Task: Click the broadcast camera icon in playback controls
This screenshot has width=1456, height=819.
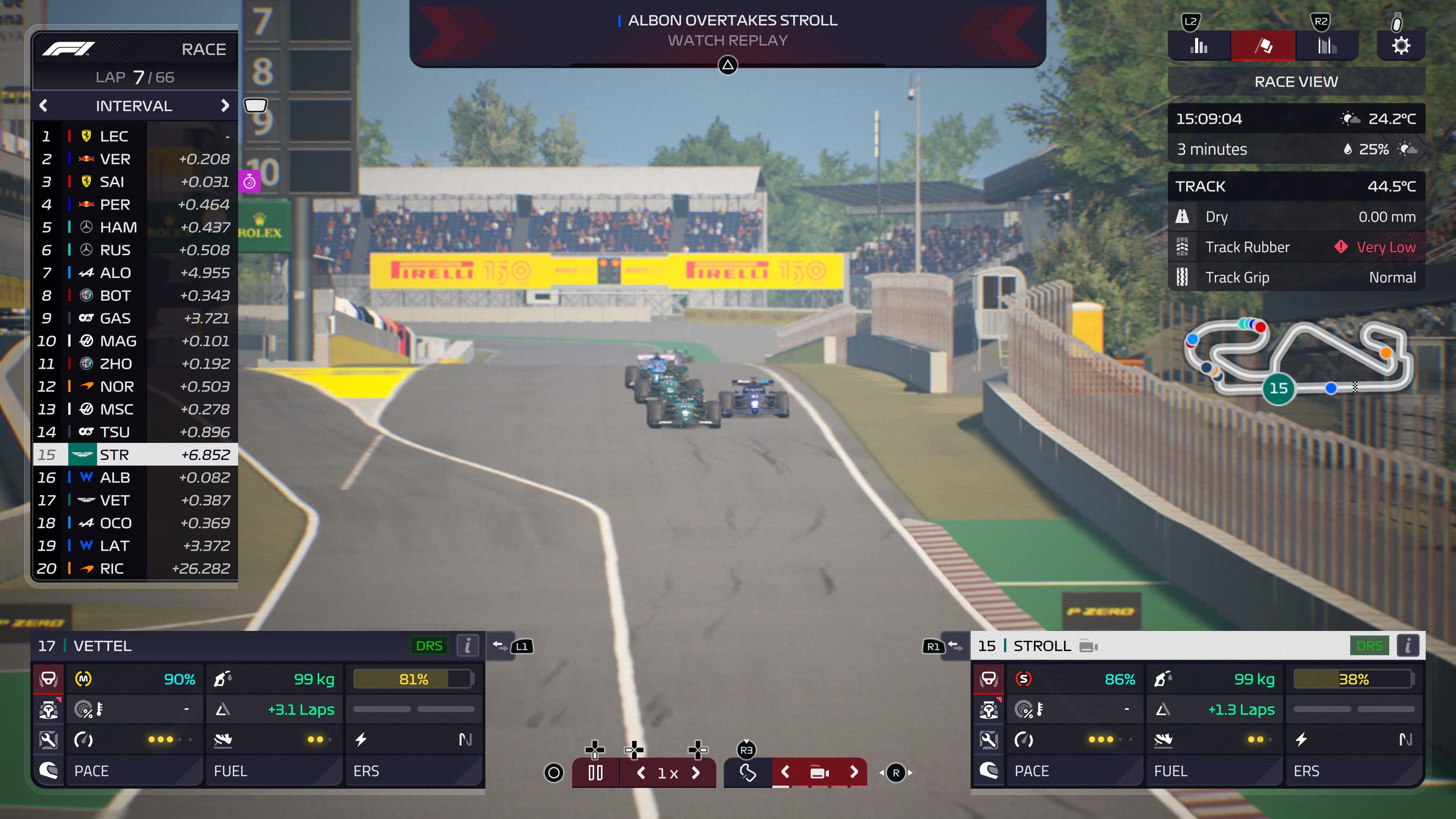Action: (x=819, y=772)
